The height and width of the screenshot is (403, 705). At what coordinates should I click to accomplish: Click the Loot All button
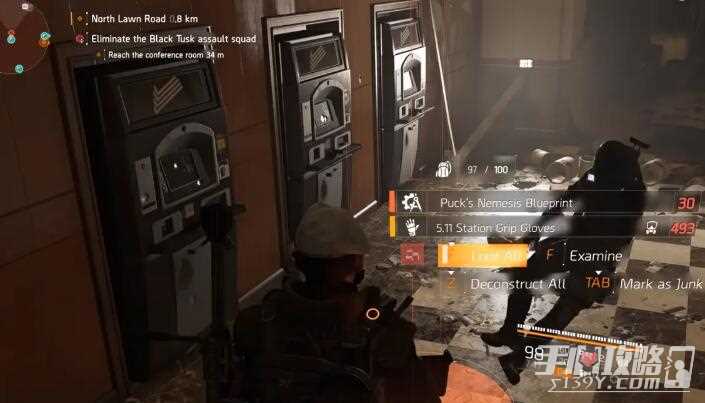[487, 256]
